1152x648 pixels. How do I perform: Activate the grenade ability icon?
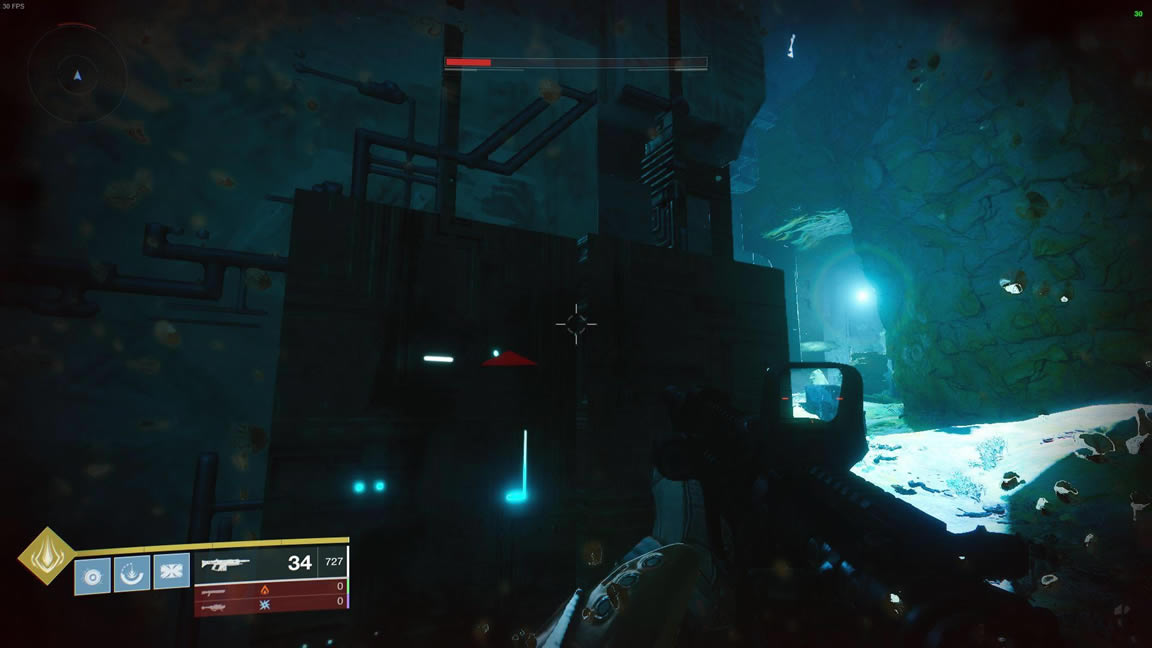point(92,575)
